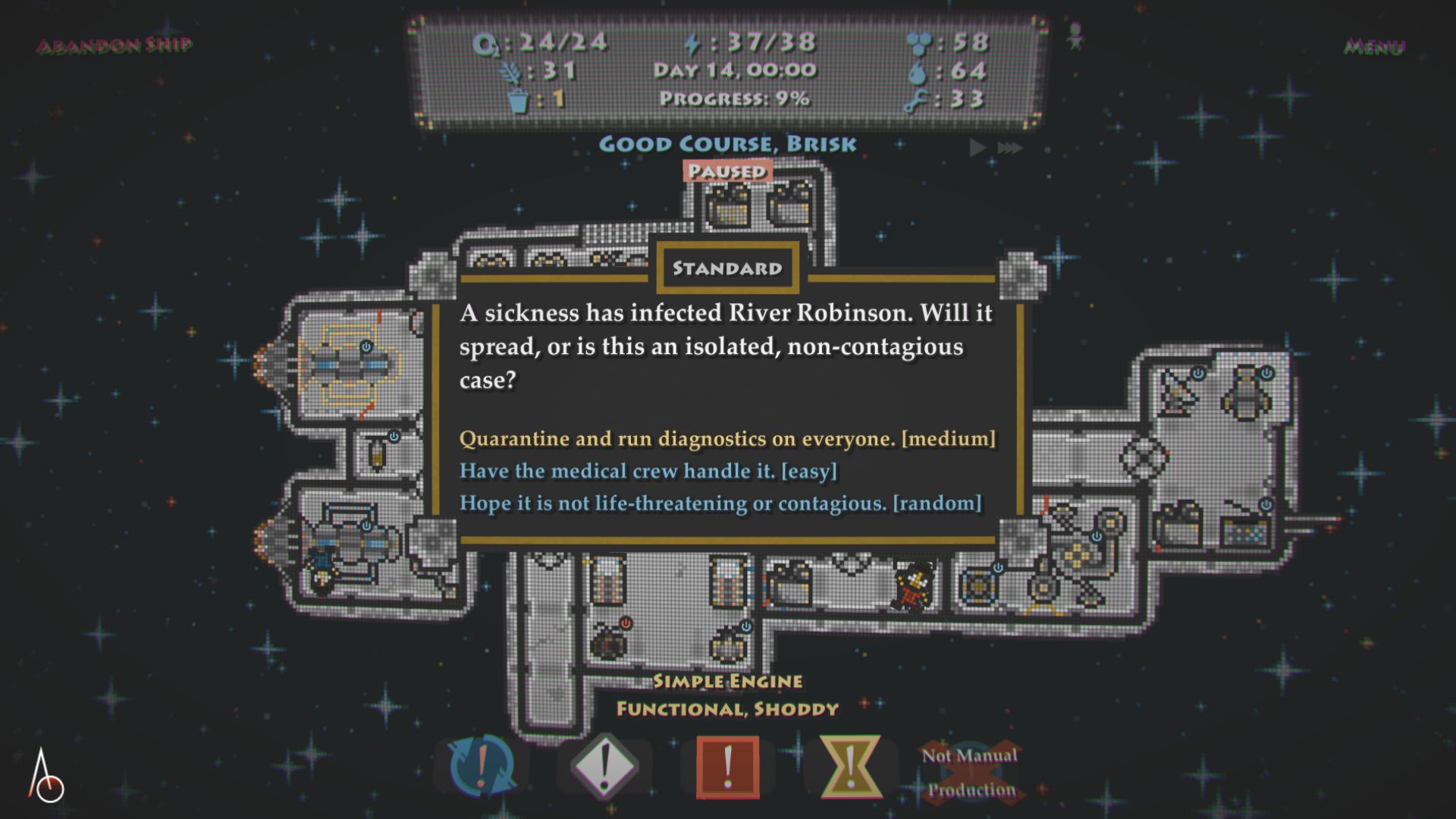
Task: Activate the fast-forward triple arrow
Action: (x=1010, y=147)
